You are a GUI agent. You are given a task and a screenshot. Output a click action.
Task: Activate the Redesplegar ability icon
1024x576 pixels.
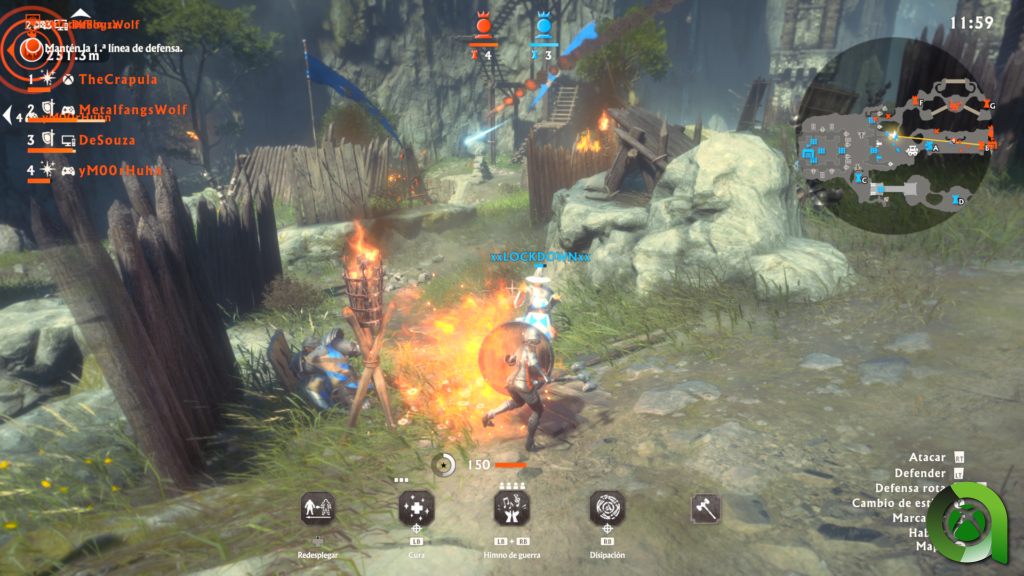[317, 508]
